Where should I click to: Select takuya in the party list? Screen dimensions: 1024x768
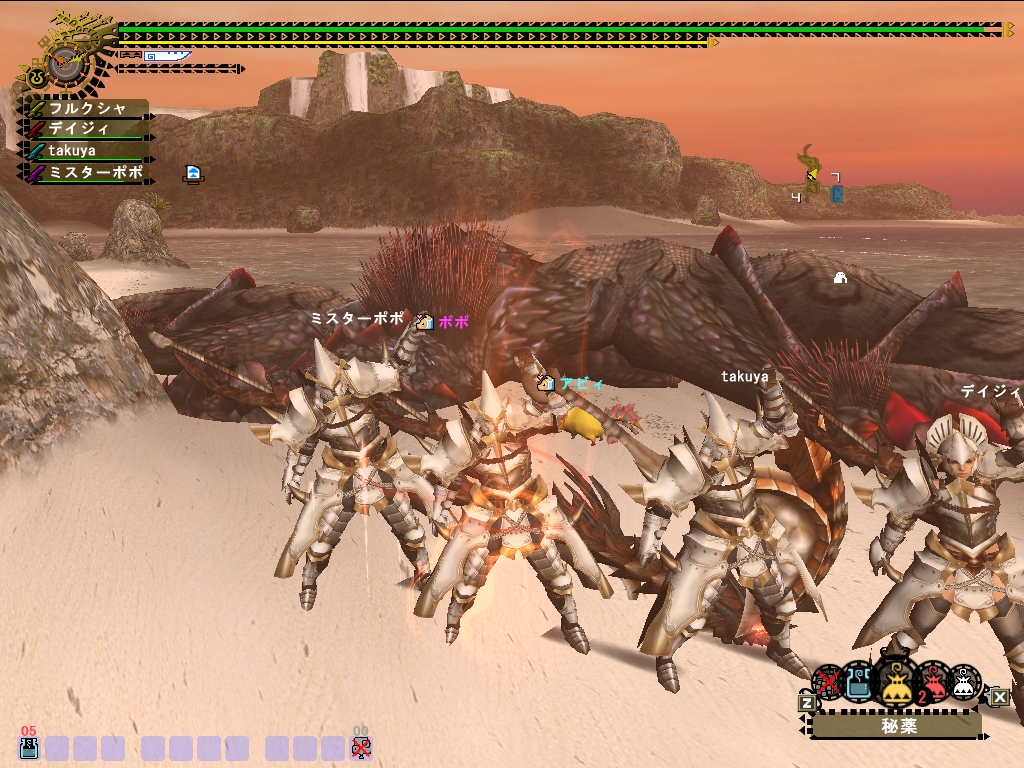[x=90, y=150]
